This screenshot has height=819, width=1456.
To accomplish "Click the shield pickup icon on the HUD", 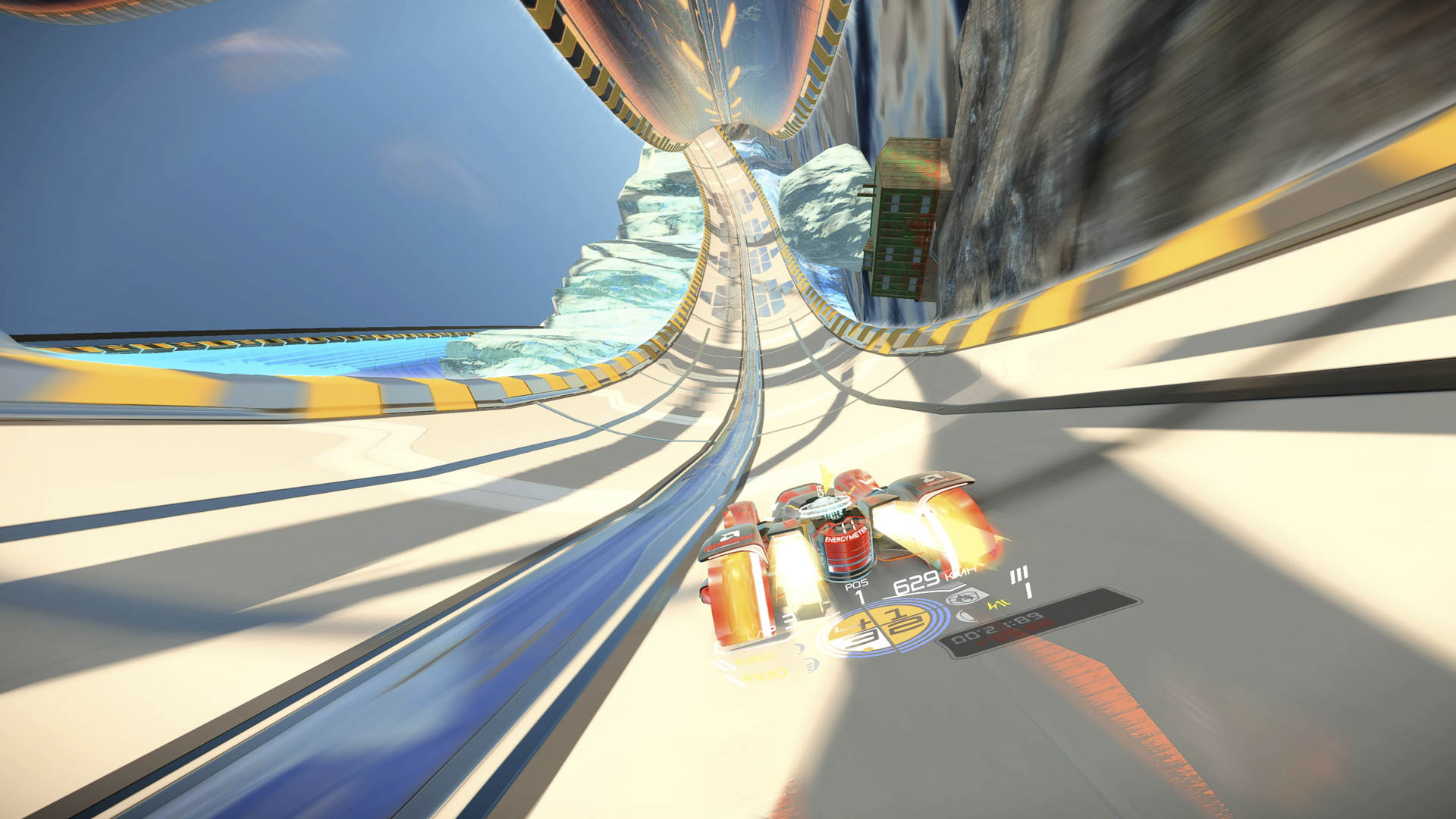I will click(x=965, y=596).
